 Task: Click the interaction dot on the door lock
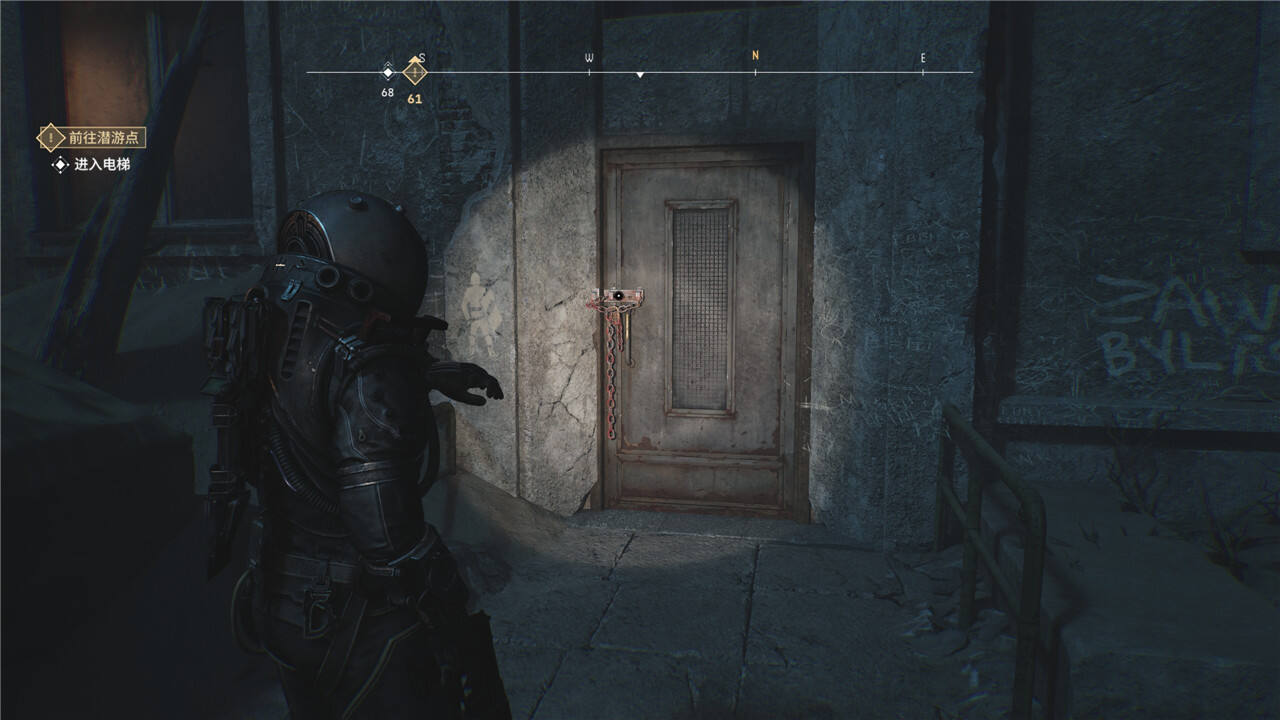pos(619,295)
